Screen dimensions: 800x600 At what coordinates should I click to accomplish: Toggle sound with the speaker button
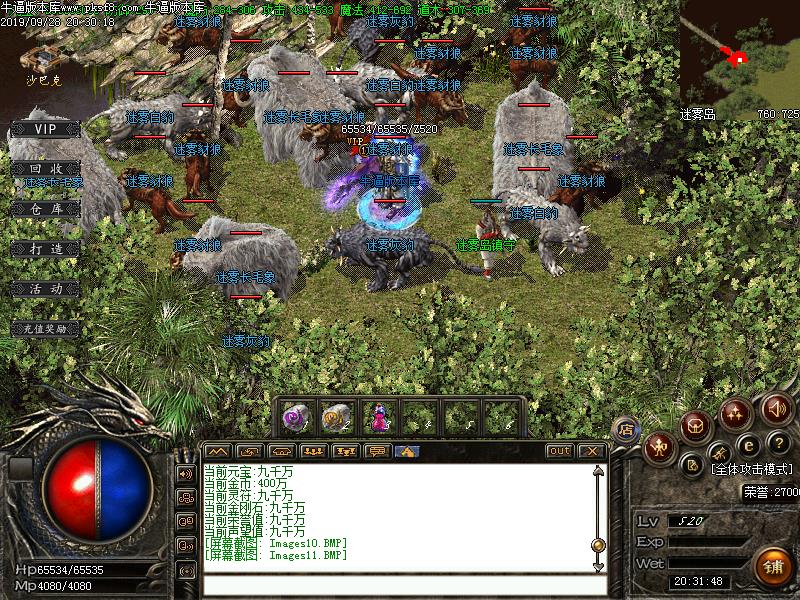776,407
